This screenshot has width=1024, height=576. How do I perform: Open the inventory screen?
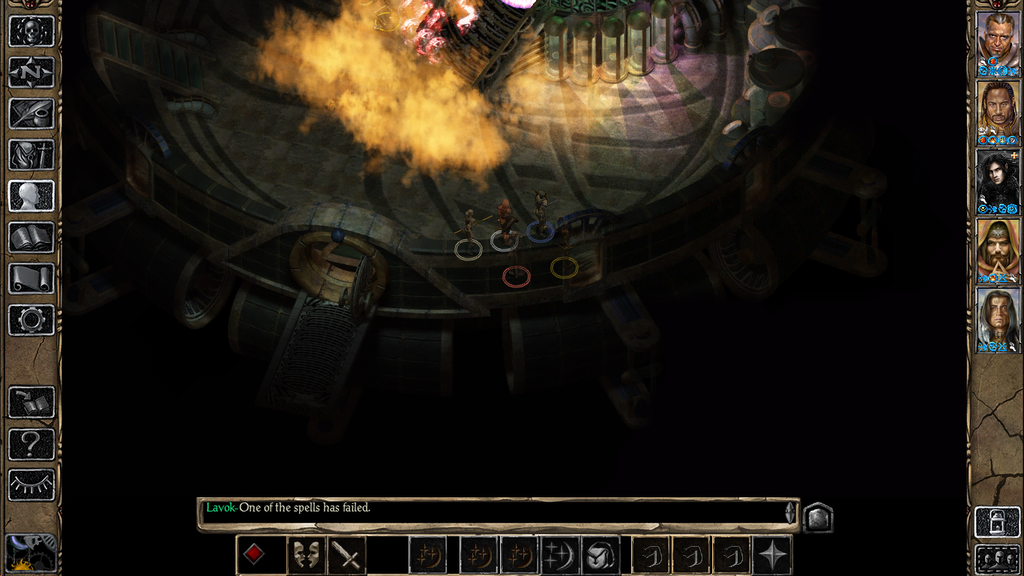[x=31, y=154]
